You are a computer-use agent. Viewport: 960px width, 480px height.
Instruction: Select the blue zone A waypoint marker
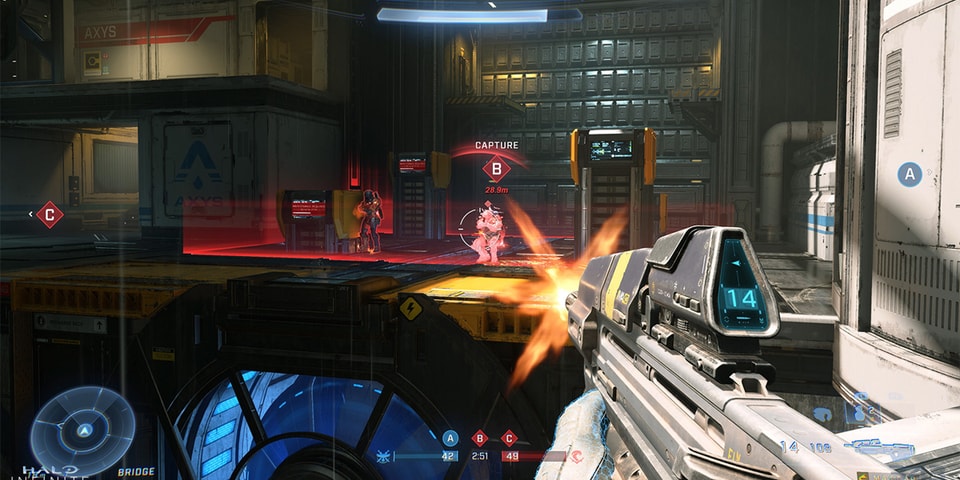coord(909,174)
